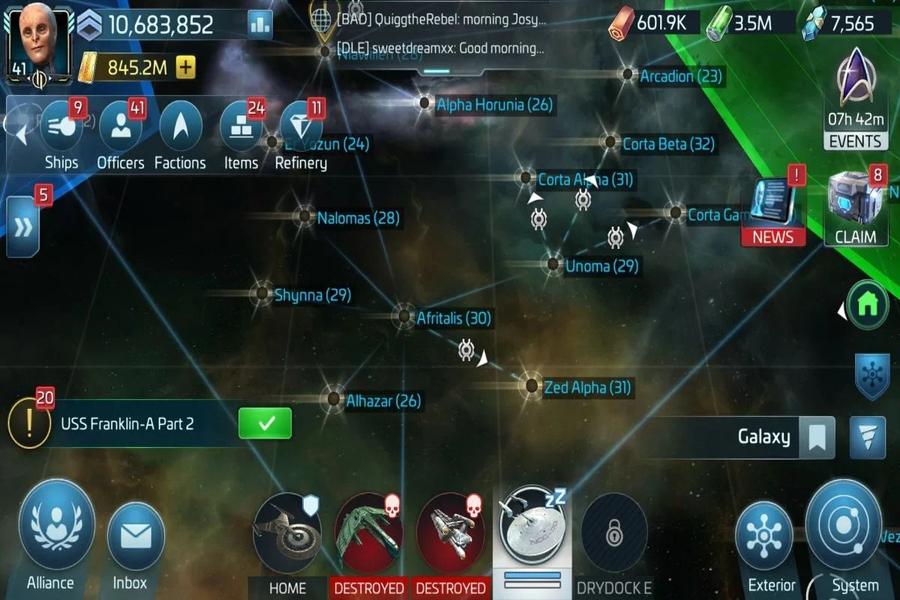Switch to System view
The image size is (900, 600).
(843, 530)
